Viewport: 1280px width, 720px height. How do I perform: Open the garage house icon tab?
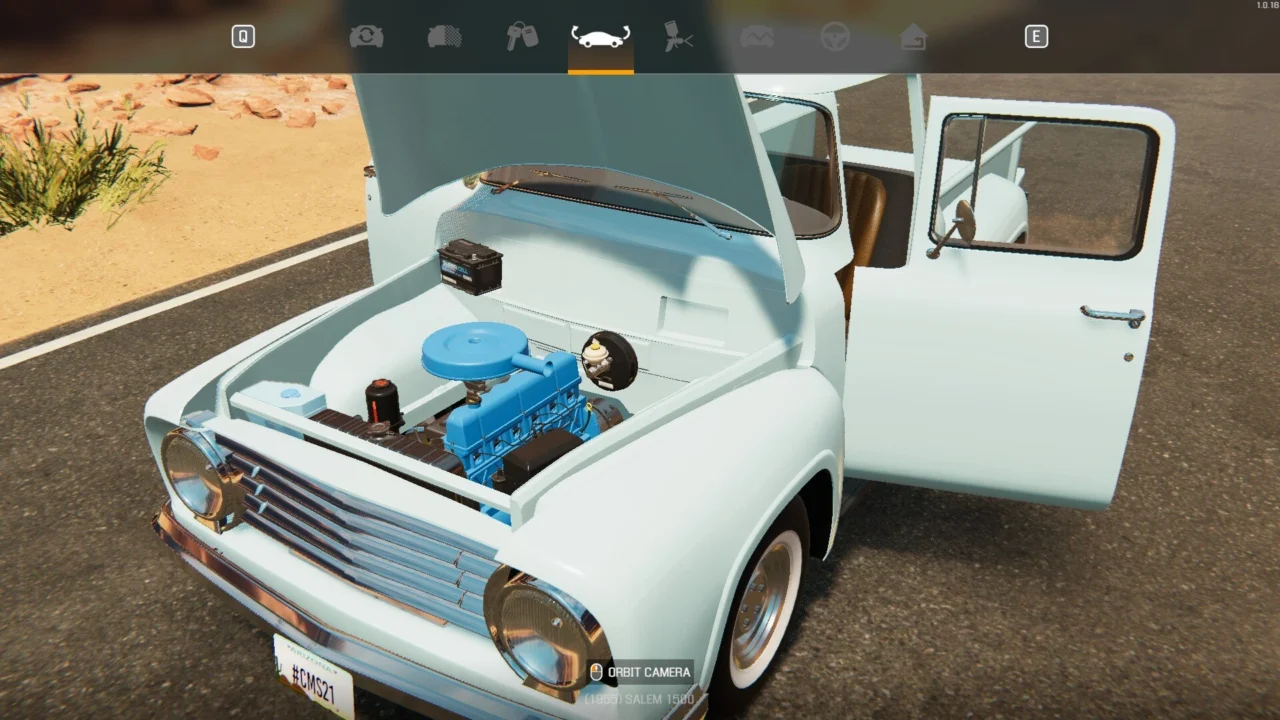click(913, 37)
